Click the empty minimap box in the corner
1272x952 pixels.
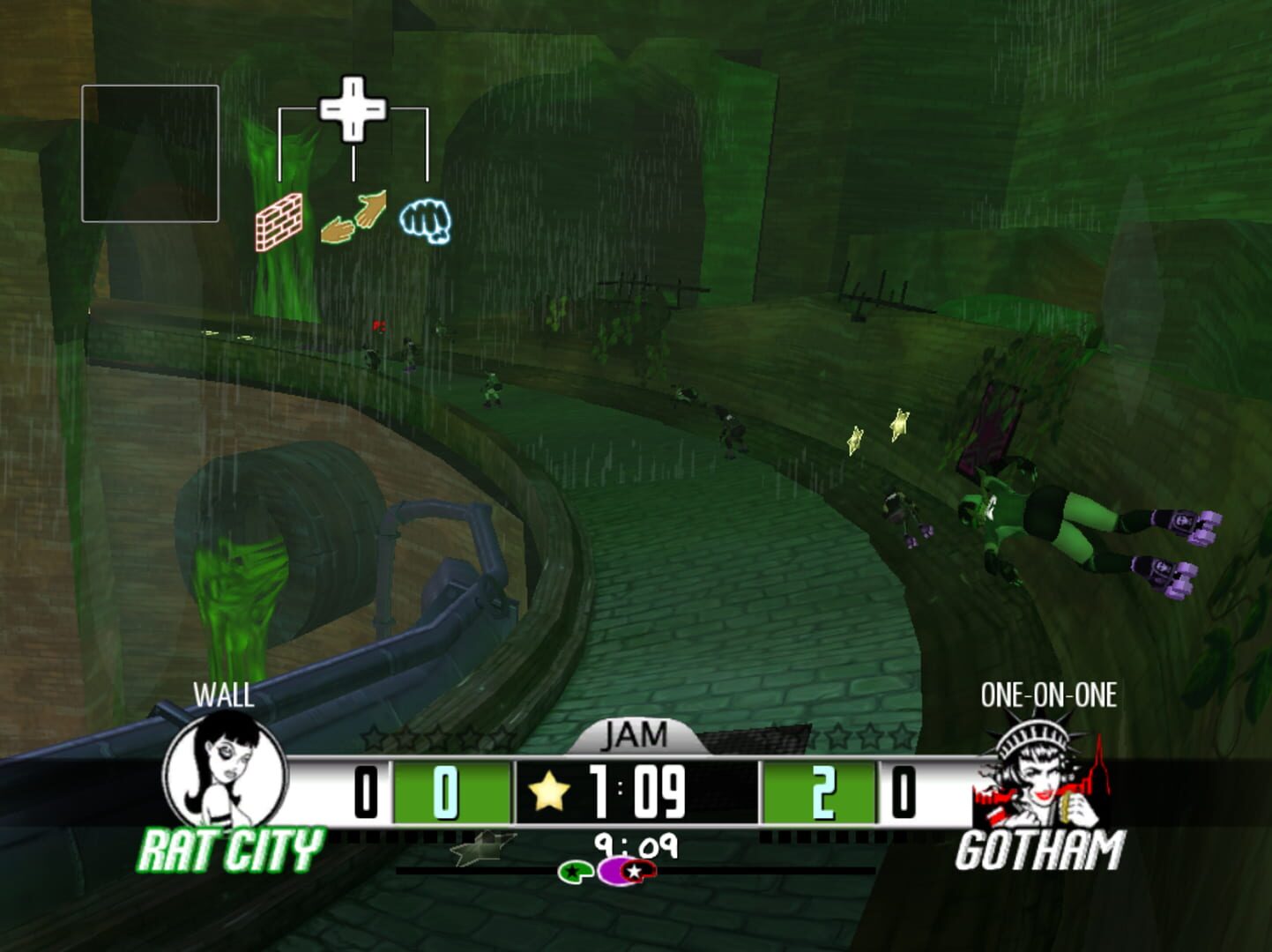coord(152,152)
